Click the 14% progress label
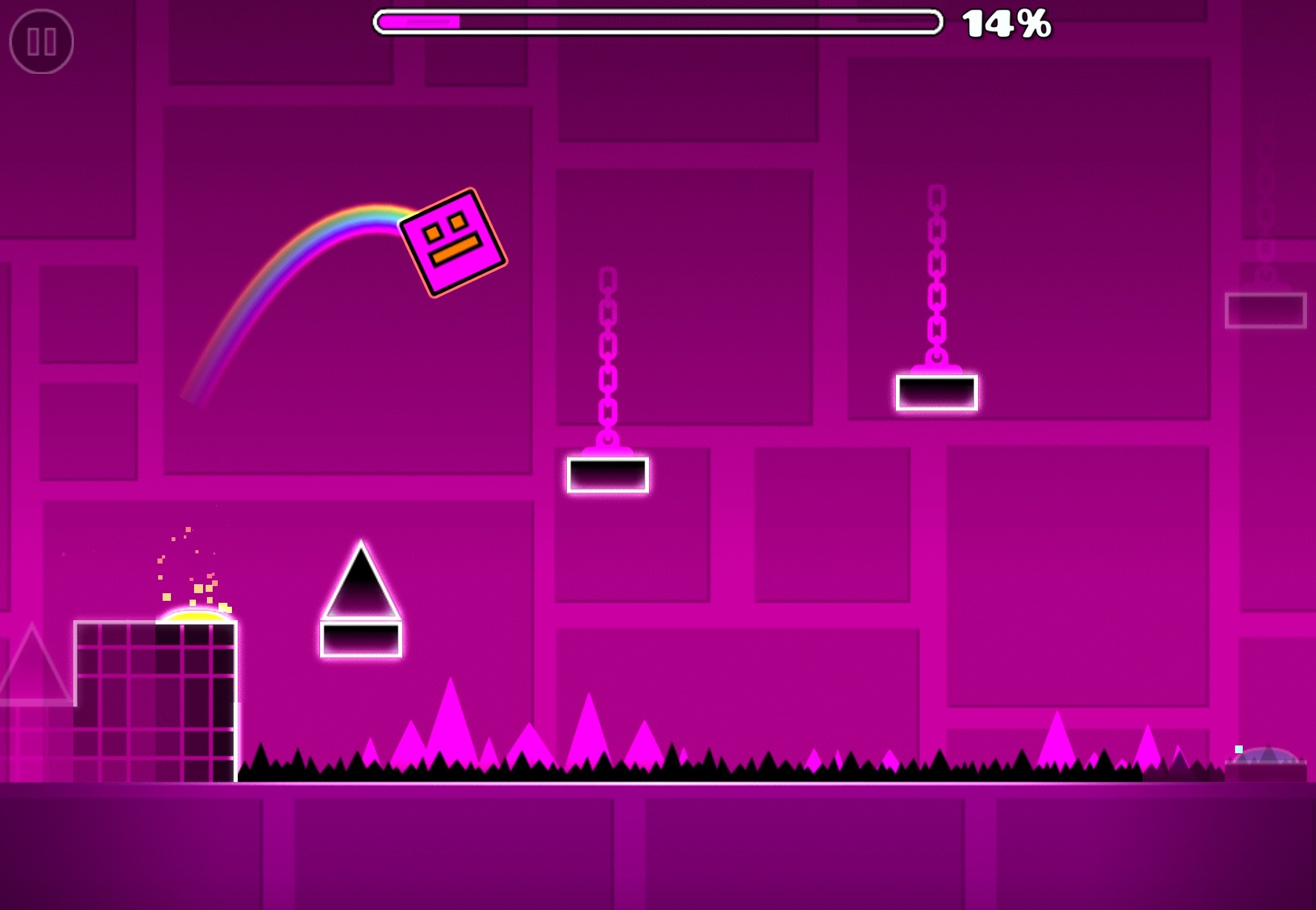 [1006, 24]
